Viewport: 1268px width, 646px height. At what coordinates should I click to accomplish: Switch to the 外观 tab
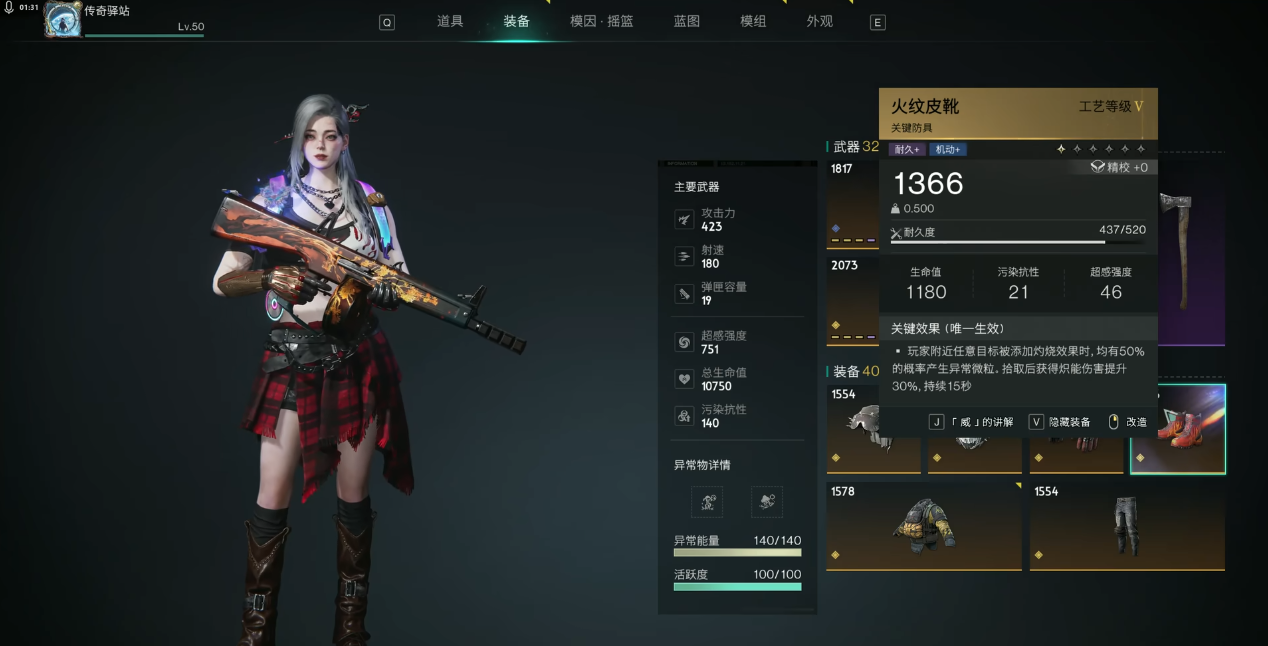point(820,21)
